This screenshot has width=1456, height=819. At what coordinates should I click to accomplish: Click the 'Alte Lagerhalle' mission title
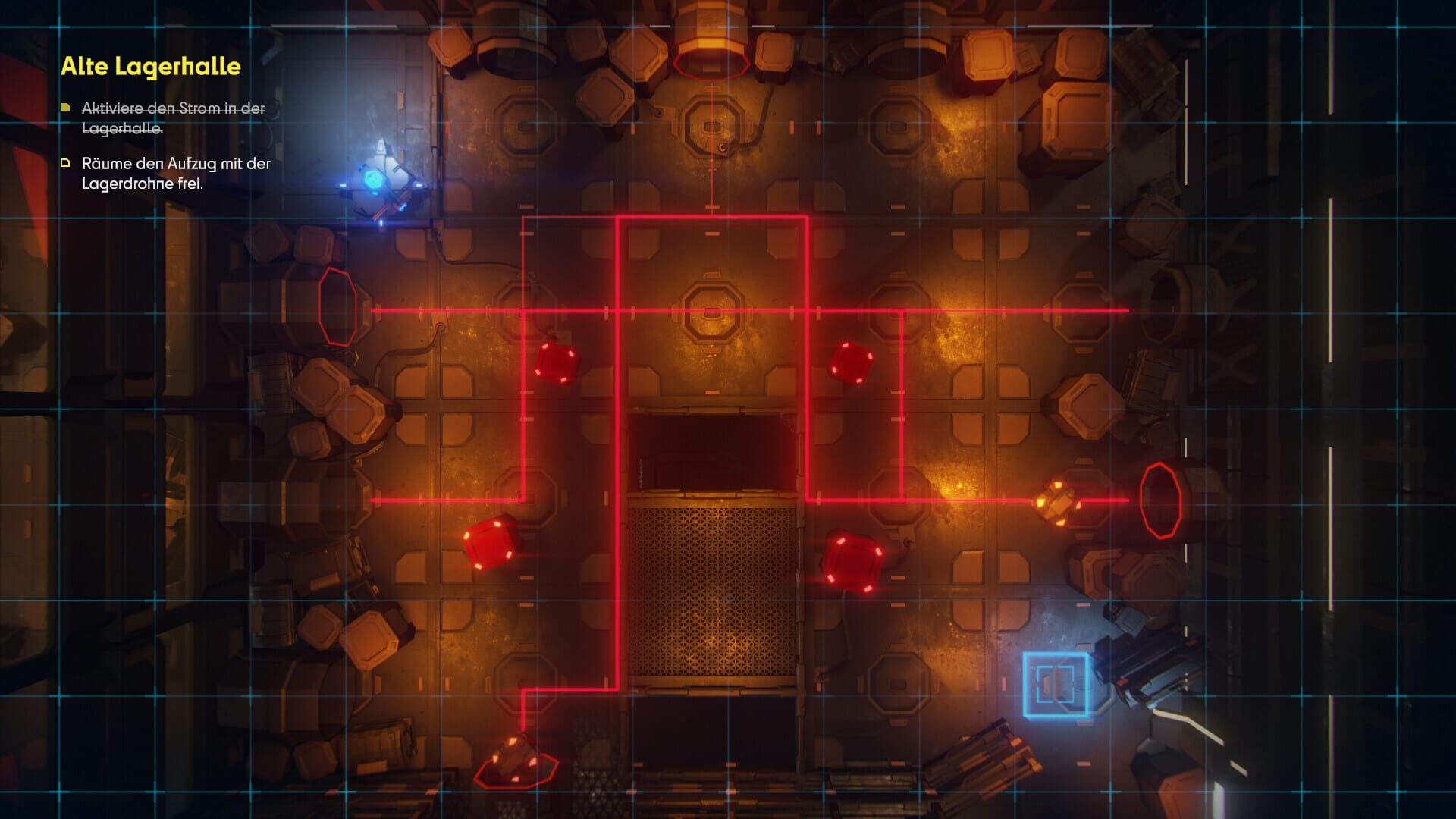coord(150,66)
